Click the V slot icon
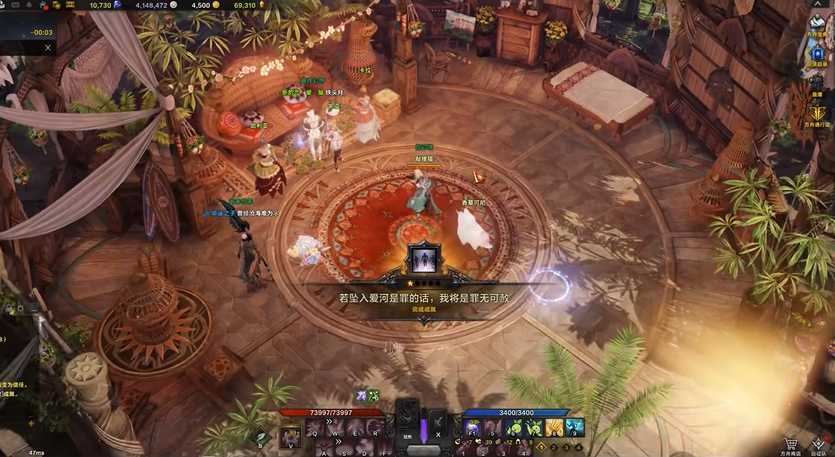 tap(291, 436)
